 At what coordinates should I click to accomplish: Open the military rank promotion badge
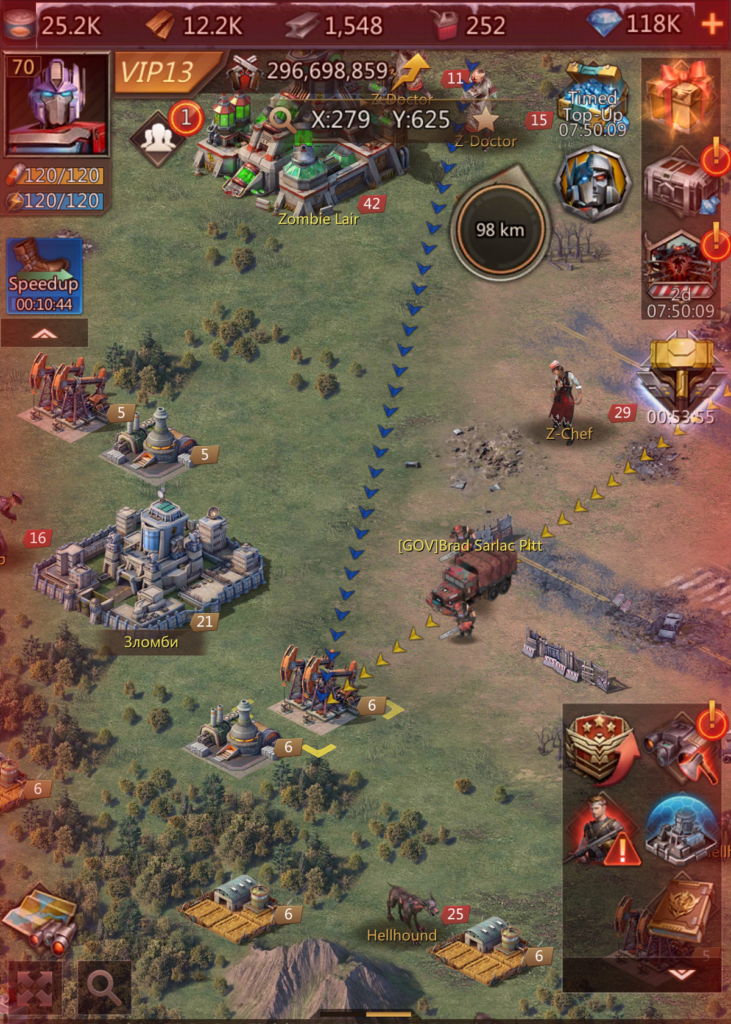click(601, 747)
